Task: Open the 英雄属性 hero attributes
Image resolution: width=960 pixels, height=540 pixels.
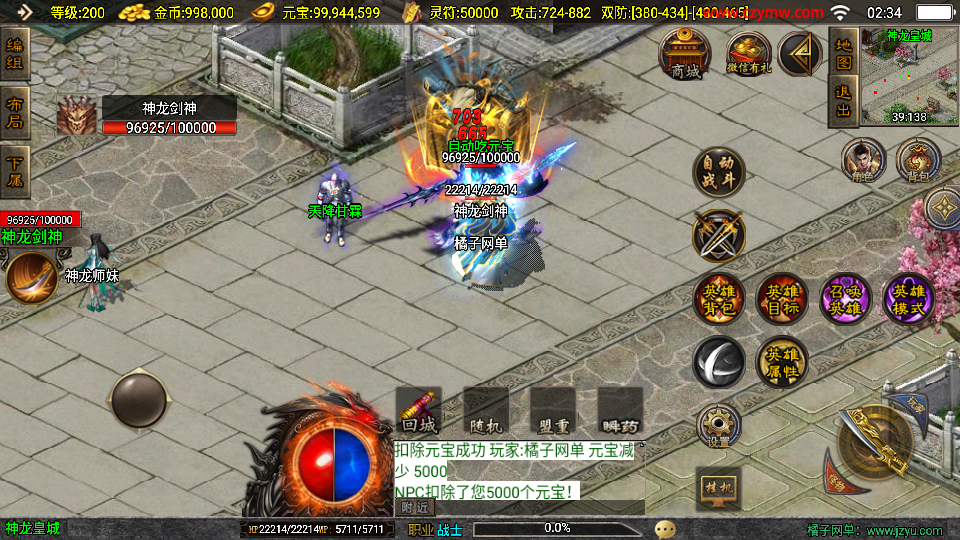Action: tap(782, 361)
